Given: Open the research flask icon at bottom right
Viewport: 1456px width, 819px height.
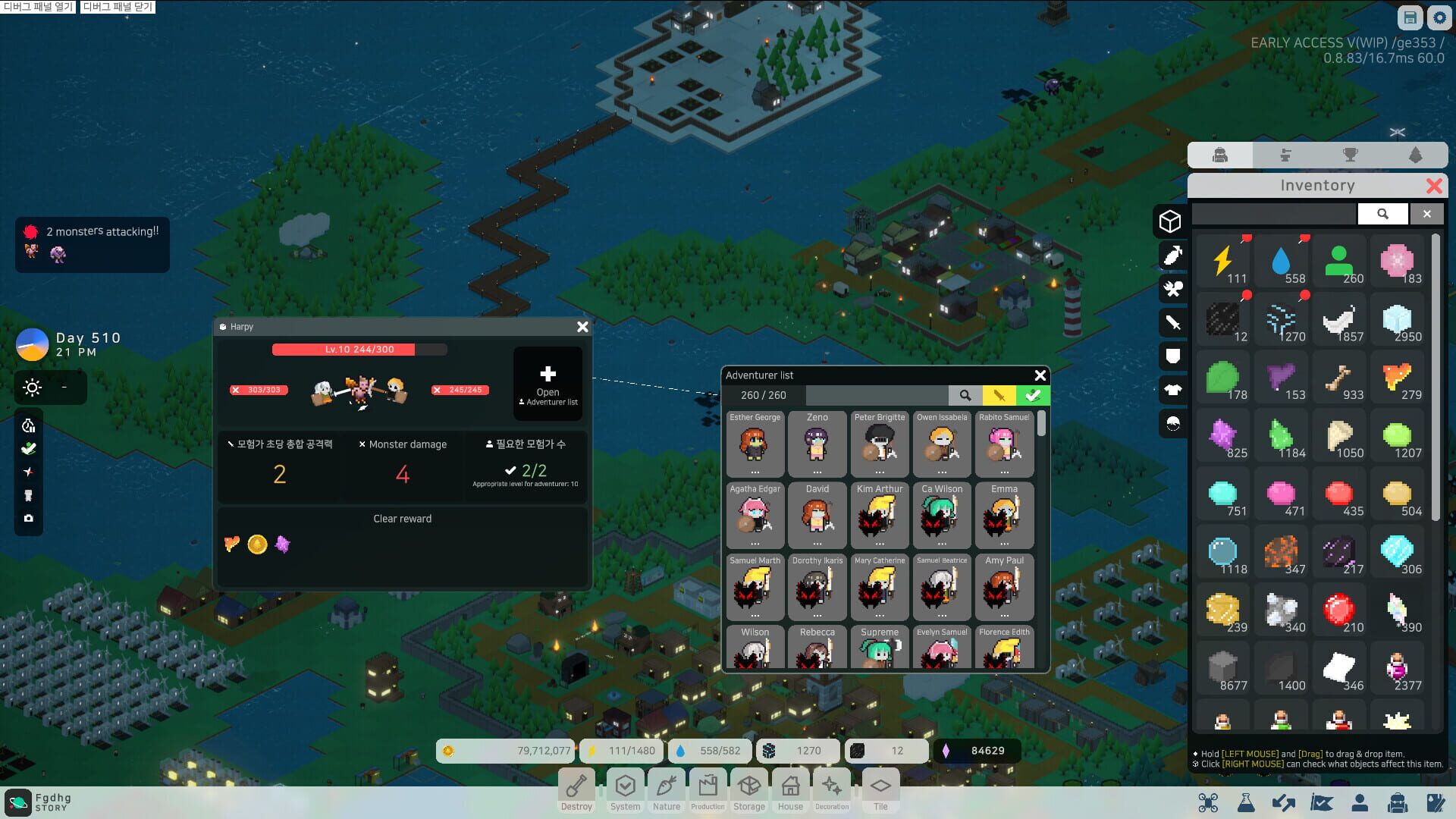Looking at the screenshot, I should tap(1246, 802).
